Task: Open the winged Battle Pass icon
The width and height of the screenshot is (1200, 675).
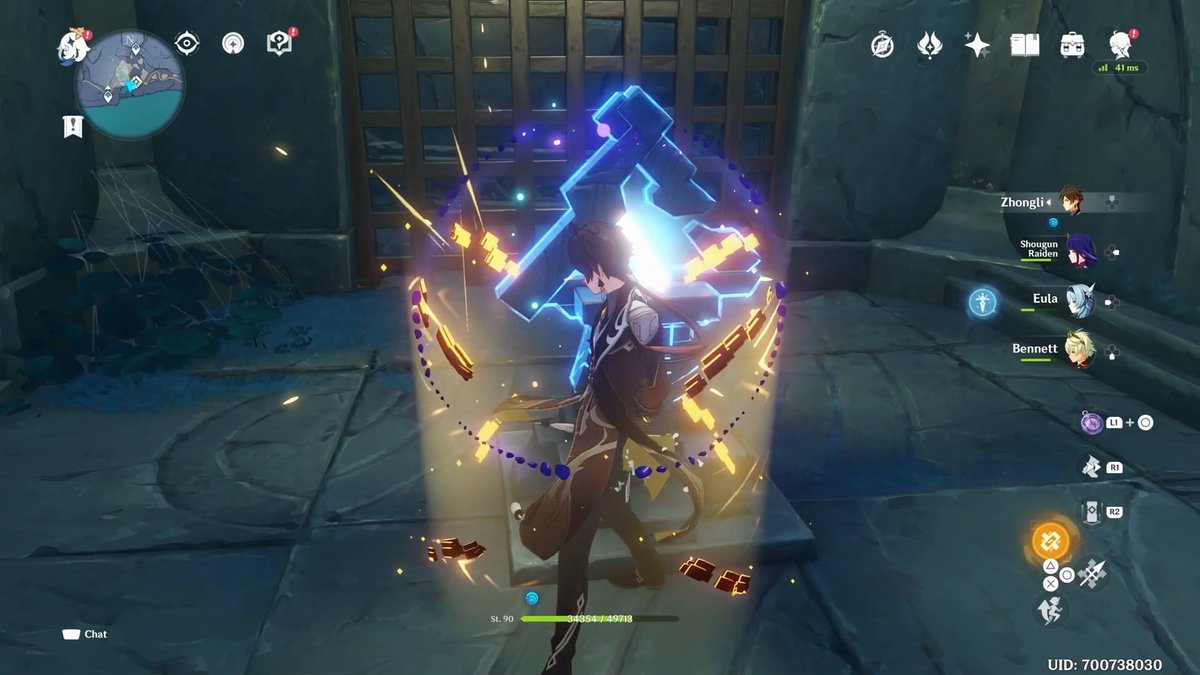Action: [x=930, y=44]
